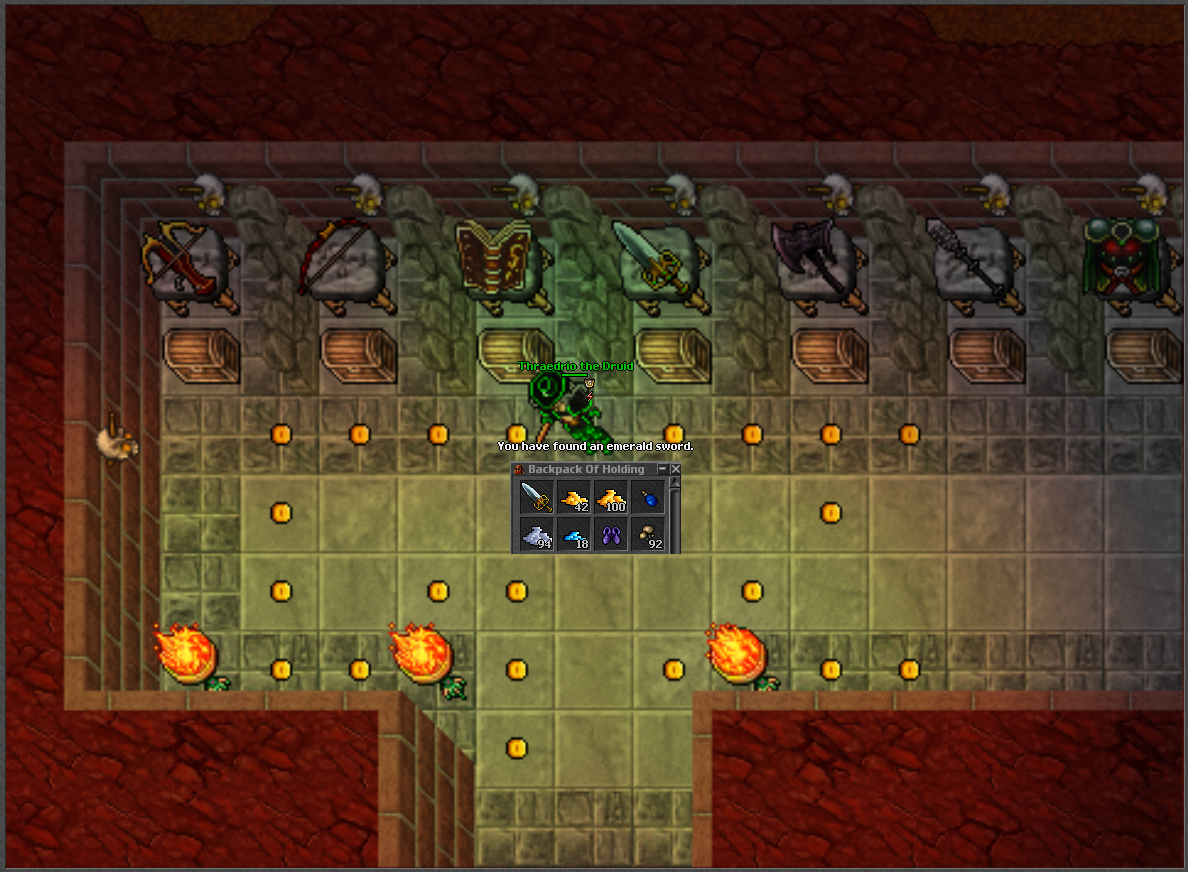
Task: Click the backpack scrollbar's up arrow
Action: point(675,483)
